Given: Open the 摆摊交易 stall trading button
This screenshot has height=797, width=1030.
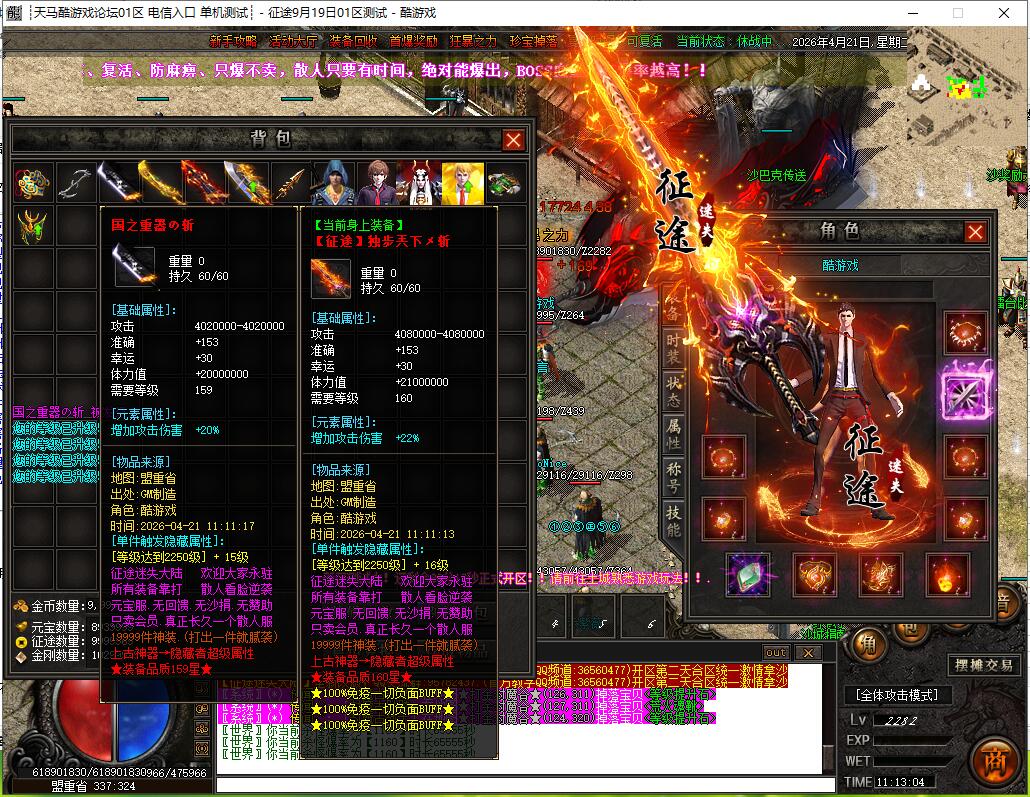Looking at the screenshot, I should click(983, 665).
